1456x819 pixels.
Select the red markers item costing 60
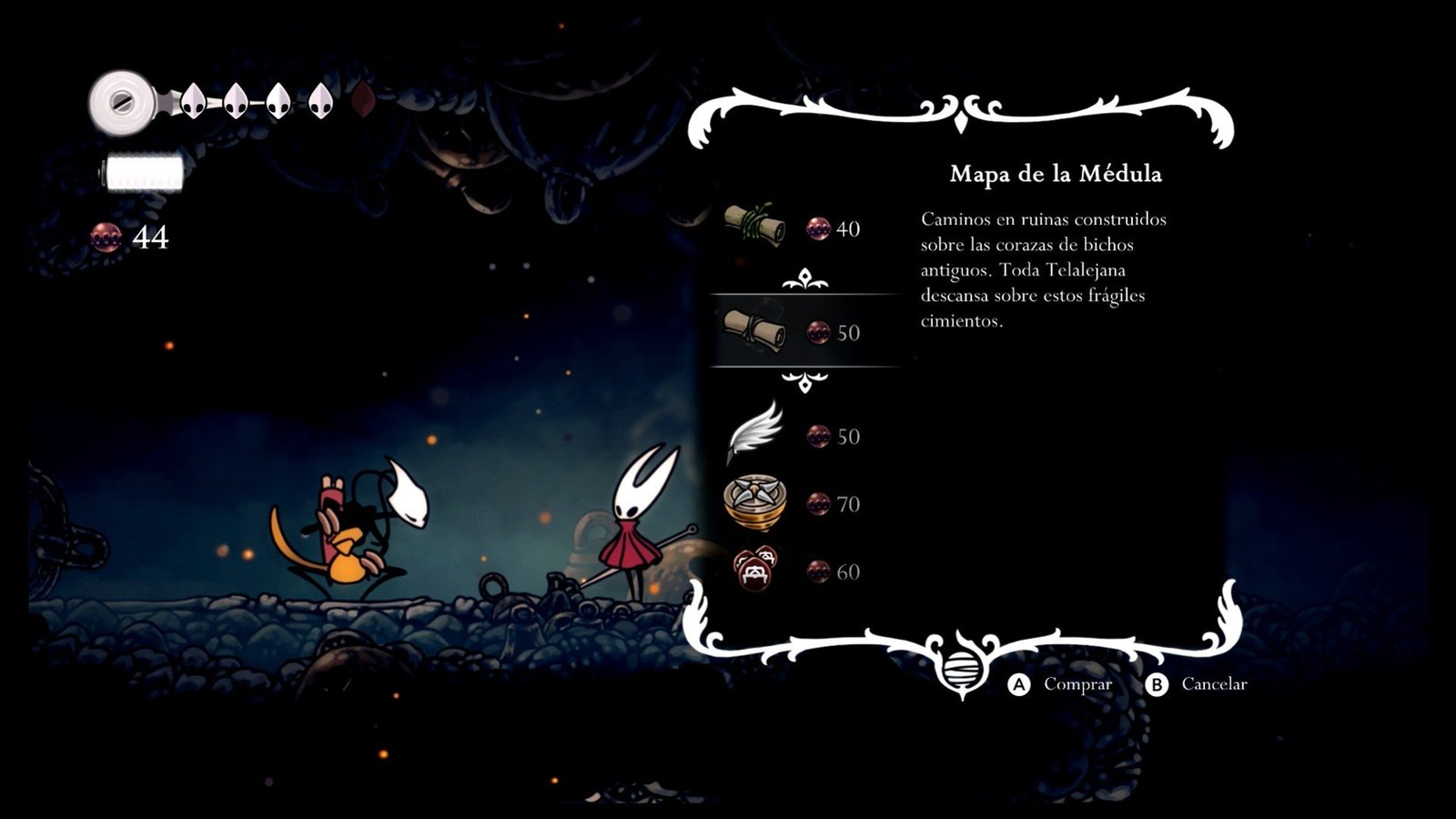(755, 570)
